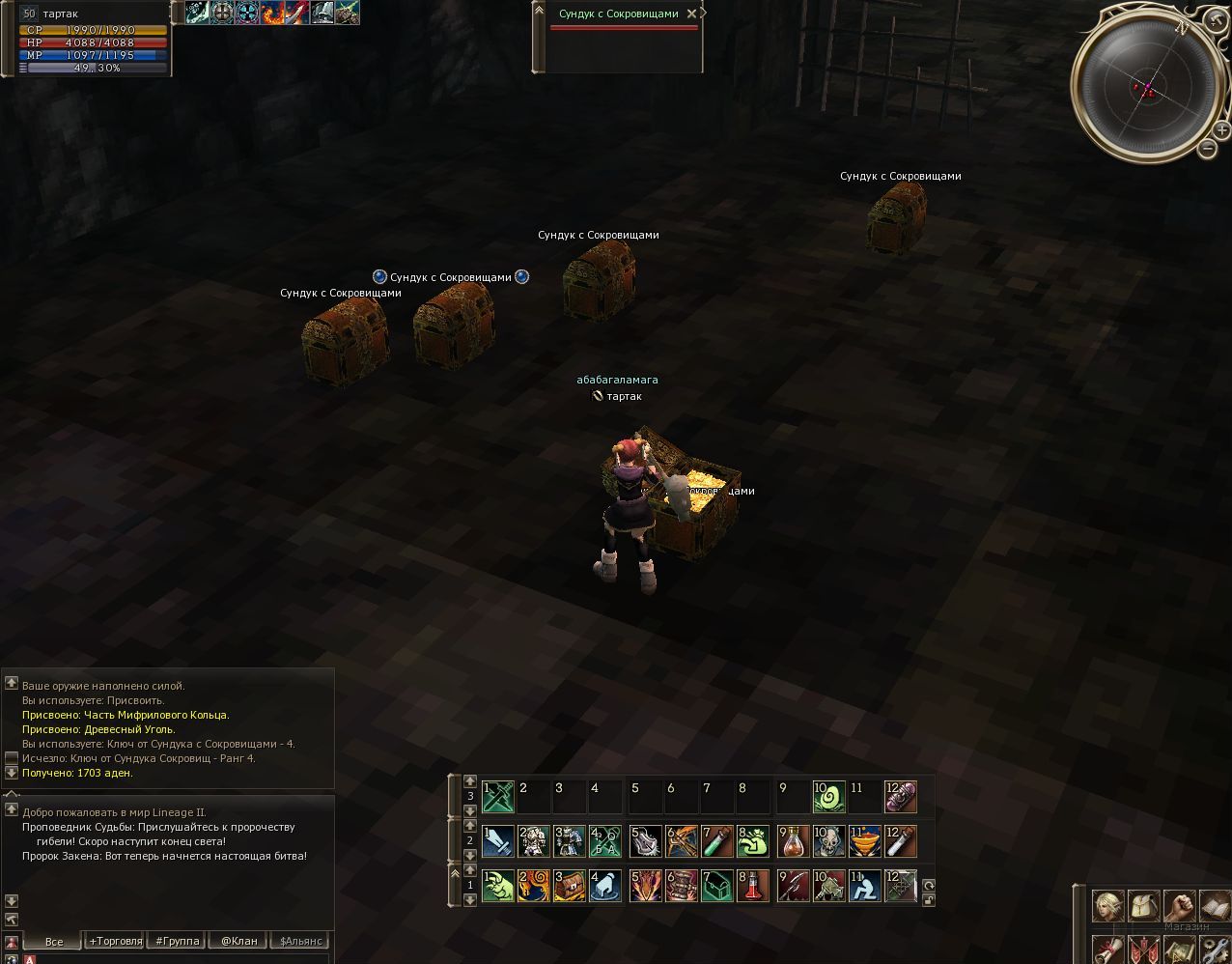Viewport: 1232px width, 964px height.
Task: Activate the pickup hand action icon
Action: tap(605, 886)
